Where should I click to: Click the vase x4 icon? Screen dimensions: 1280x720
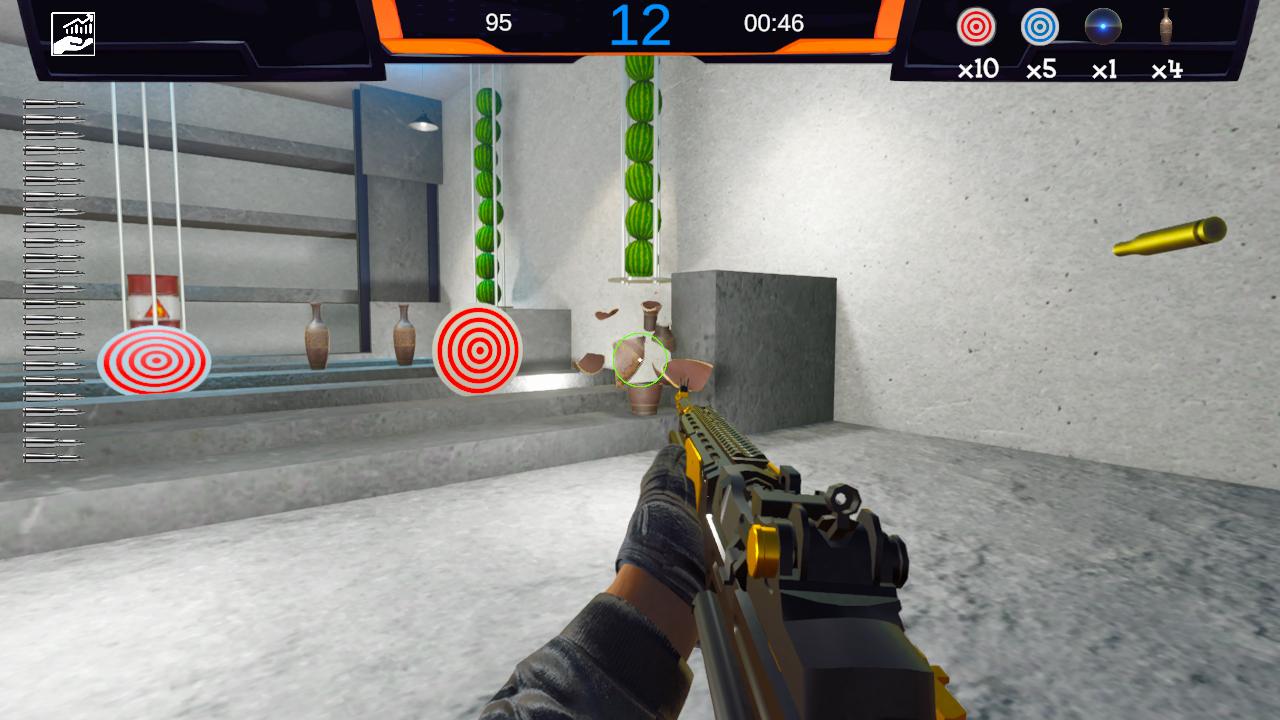click(x=1168, y=28)
